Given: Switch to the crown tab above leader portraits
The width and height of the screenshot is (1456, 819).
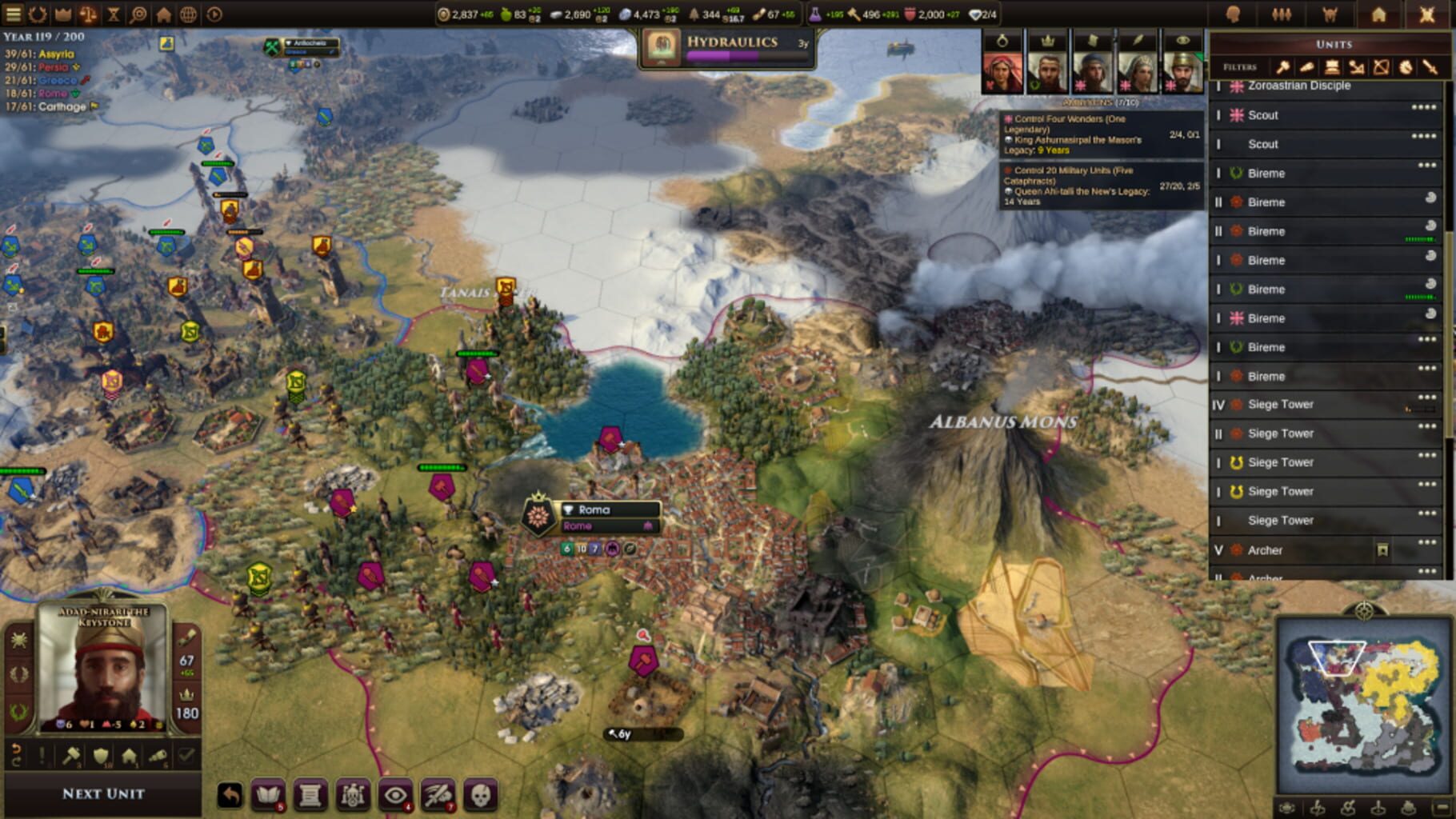Looking at the screenshot, I should pyautogui.click(x=1048, y=41).
